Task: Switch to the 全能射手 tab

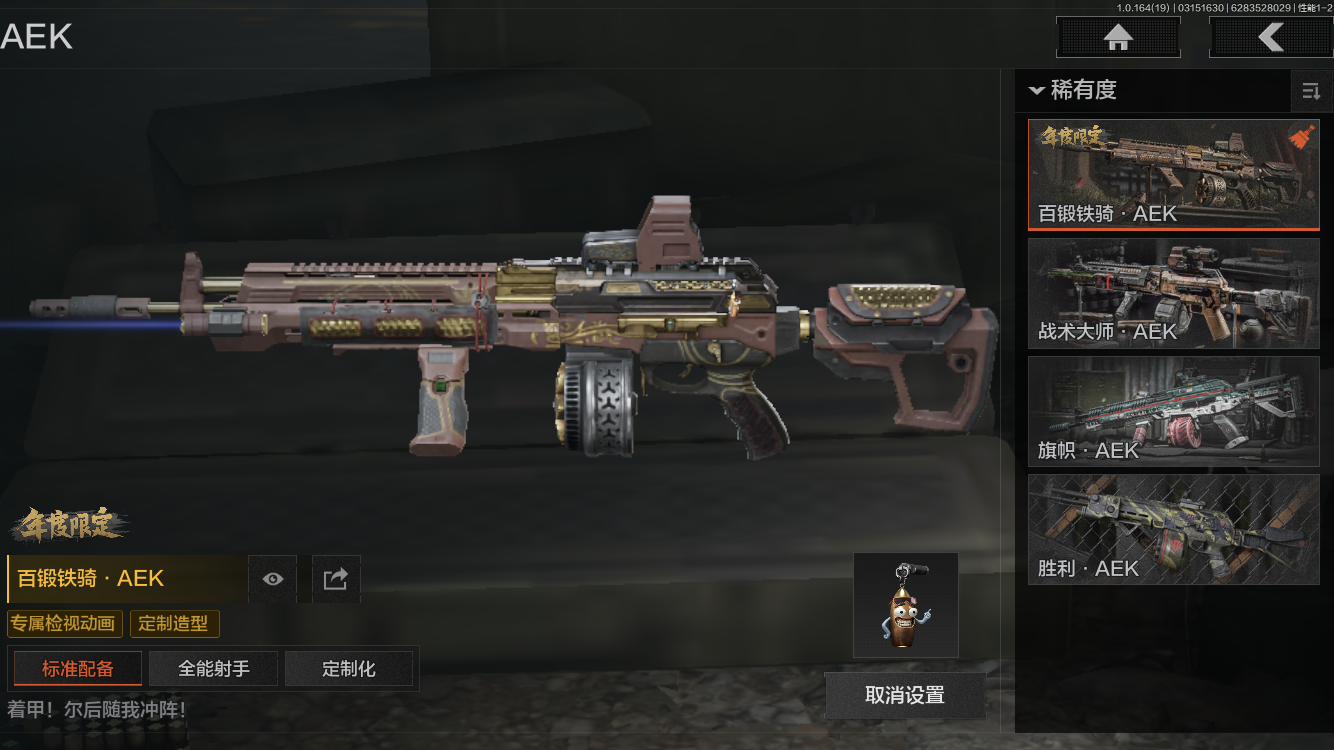Action: [x=214, y=669]
